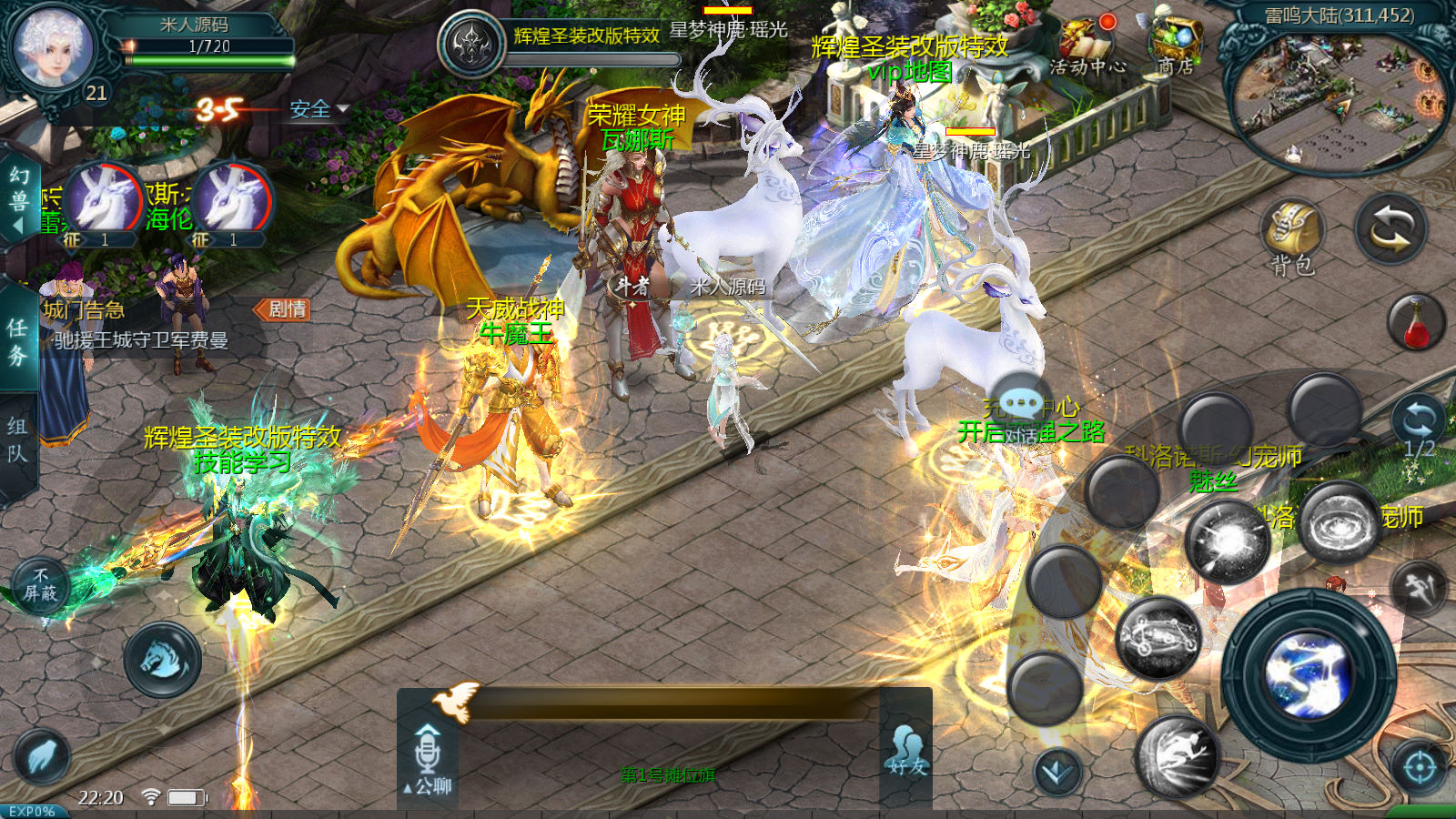Viewport: 1456px width, 819px height.
Task: Open the 安全 mode dropdown
Action: pyautogui.click(x=318, y=110)
